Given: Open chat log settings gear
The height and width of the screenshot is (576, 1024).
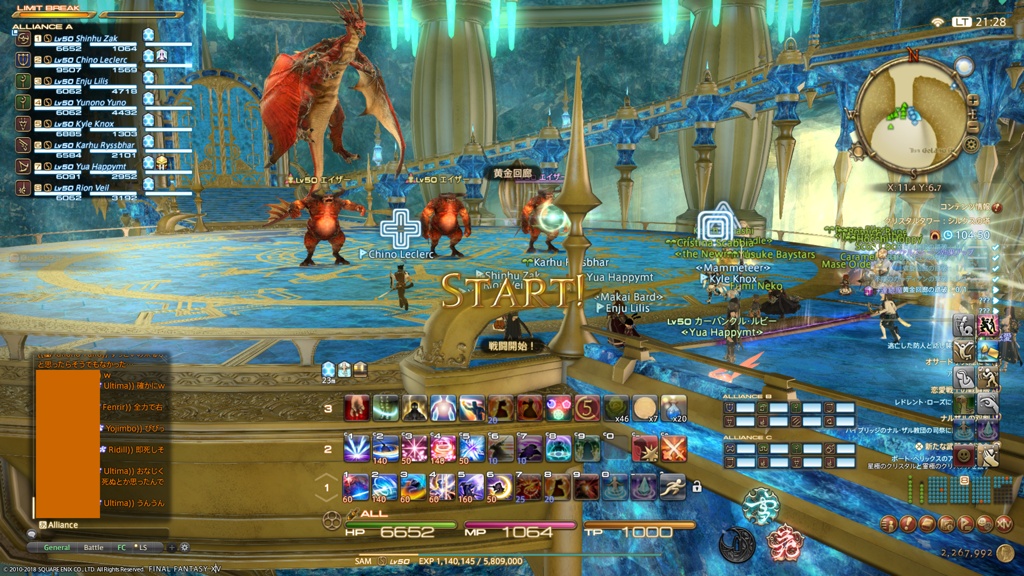Looking at the screenshot, I should click(184, 548).
